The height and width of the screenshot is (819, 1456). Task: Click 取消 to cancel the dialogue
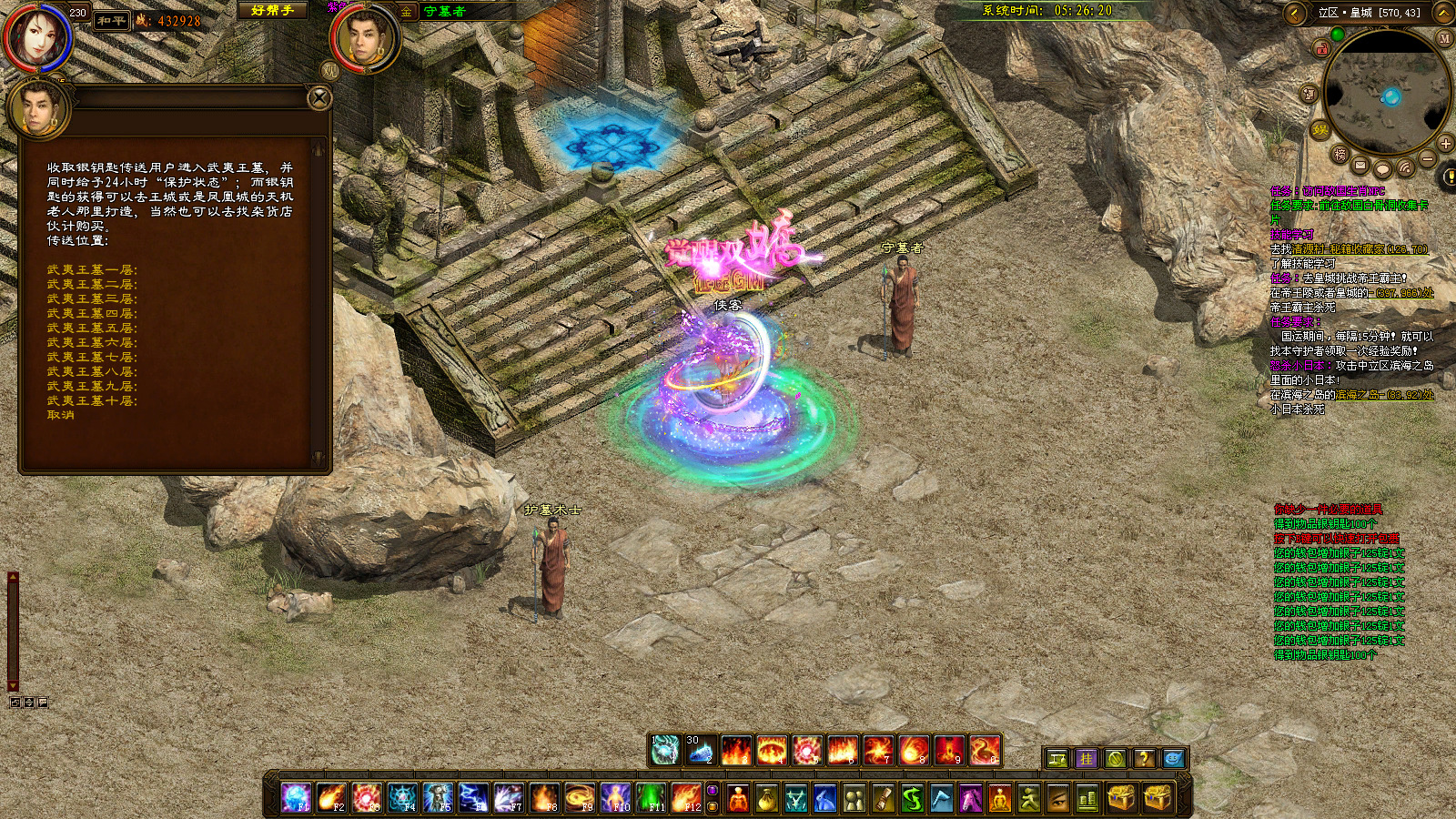click(x=61, y=415)
